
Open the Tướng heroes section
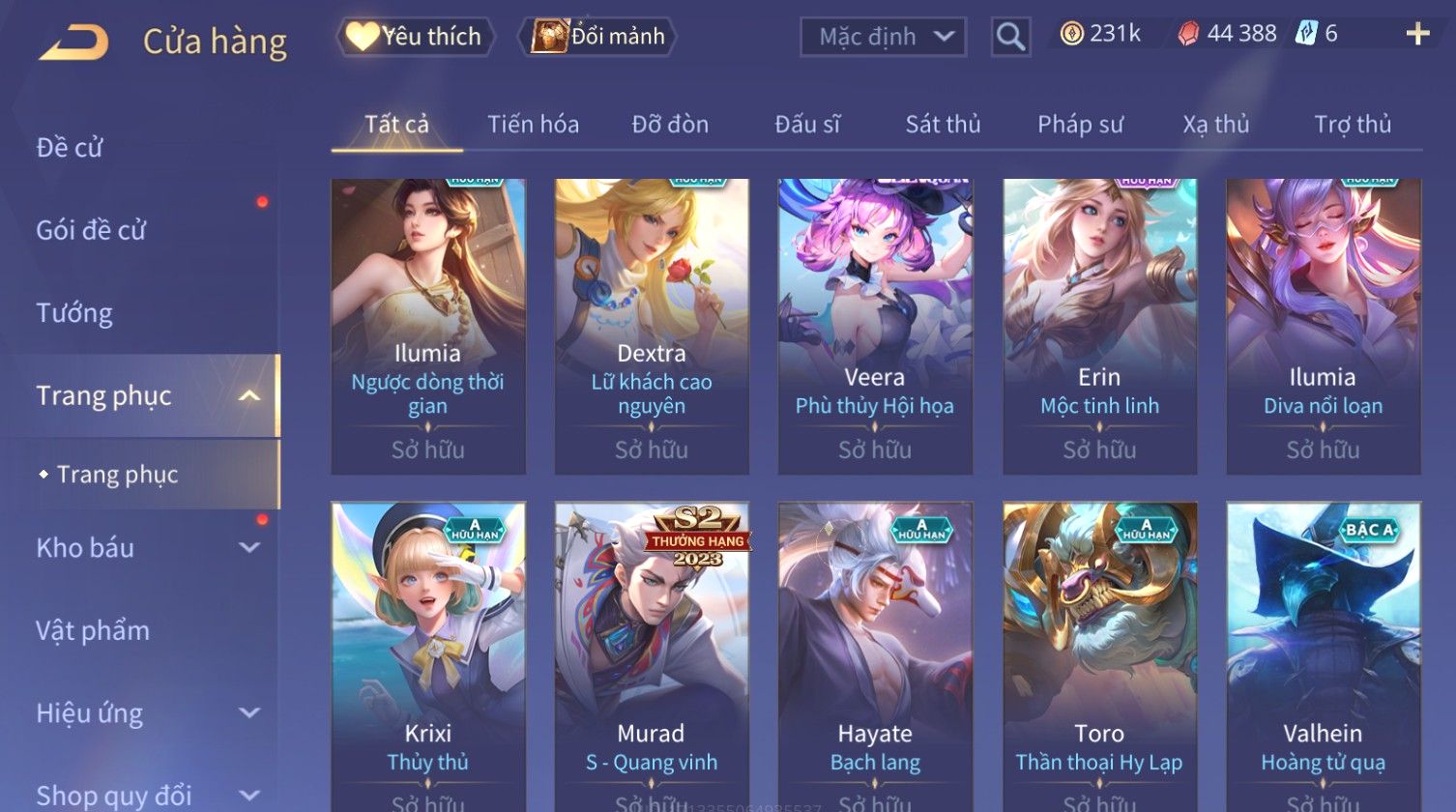pos(74,313)
